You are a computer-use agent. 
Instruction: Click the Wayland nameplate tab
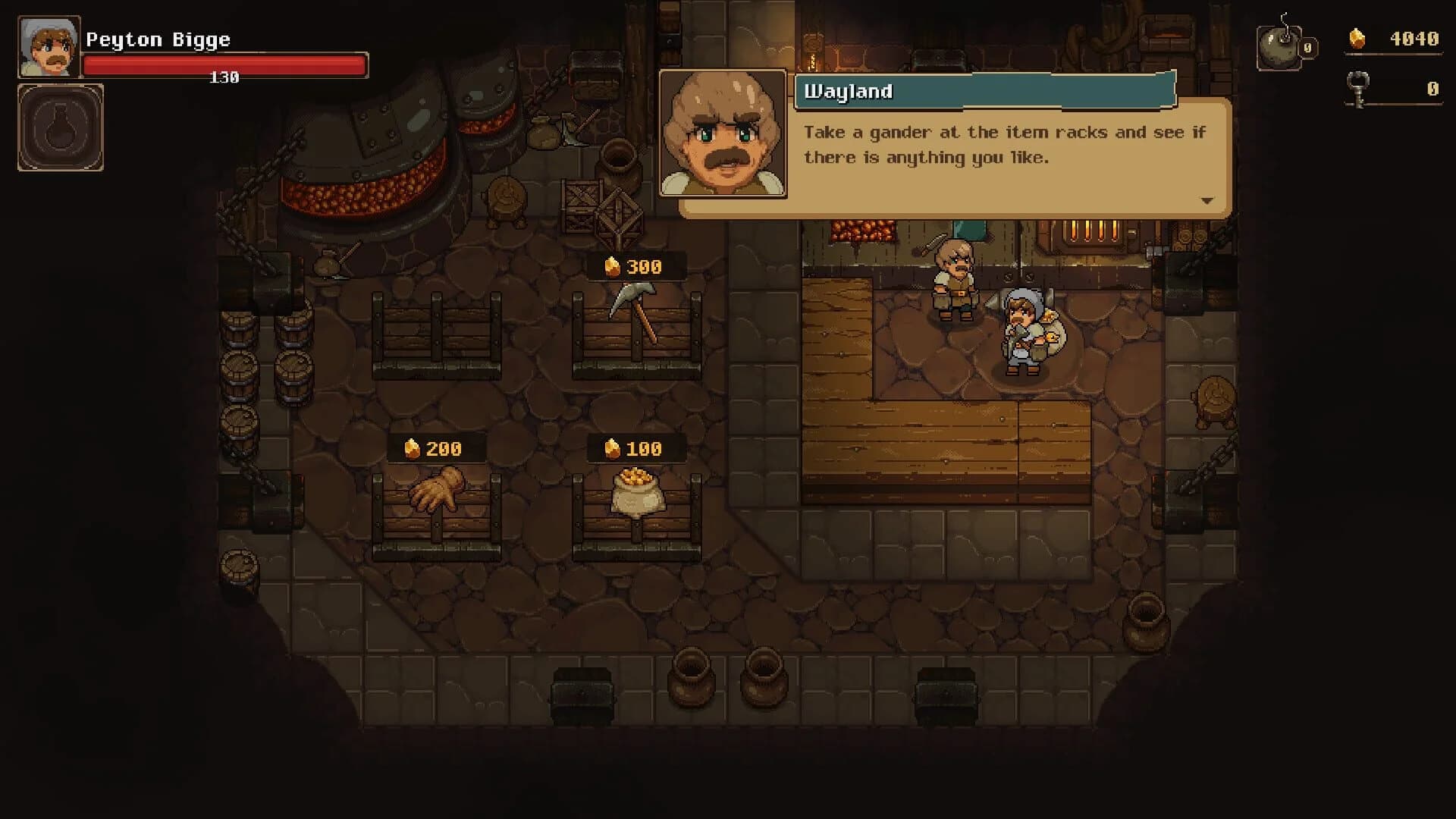848,91
